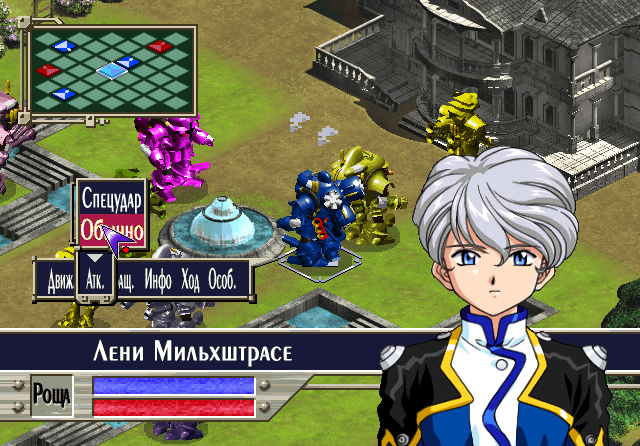Choose the Защ. defend command
The width and height of the screenshot is (640, 446).
[127, 280]
